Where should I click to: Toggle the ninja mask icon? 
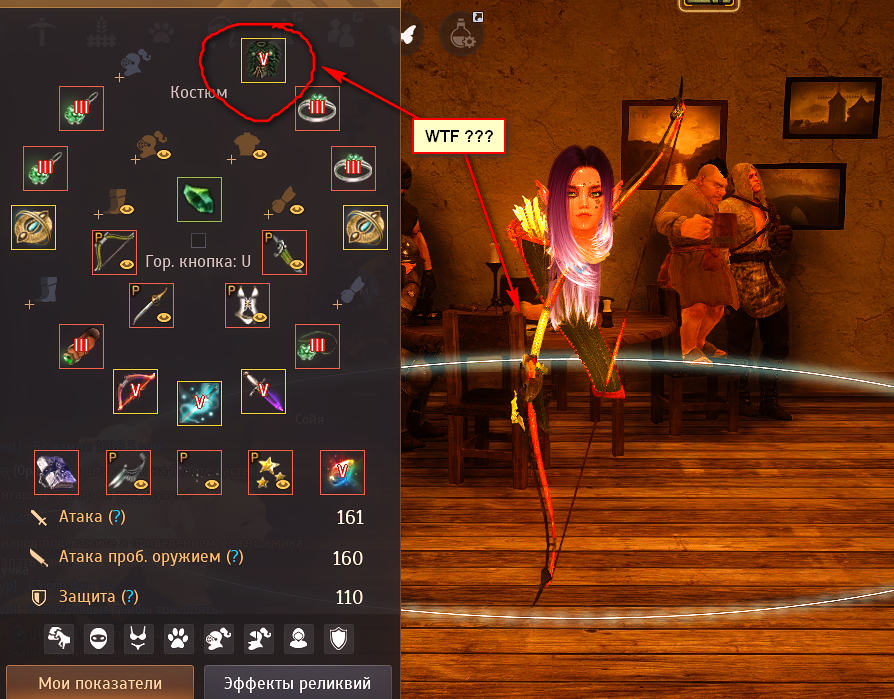coord(97,636)
